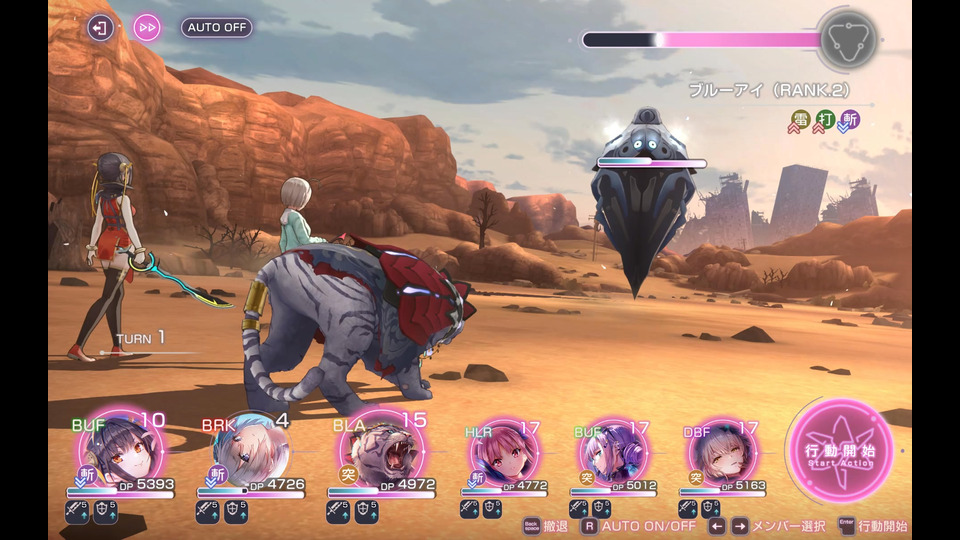The height and width of the screenshot is (540, 960).
Task: Open the enemy overdrive gauge emblem
Action: [848, 40]
